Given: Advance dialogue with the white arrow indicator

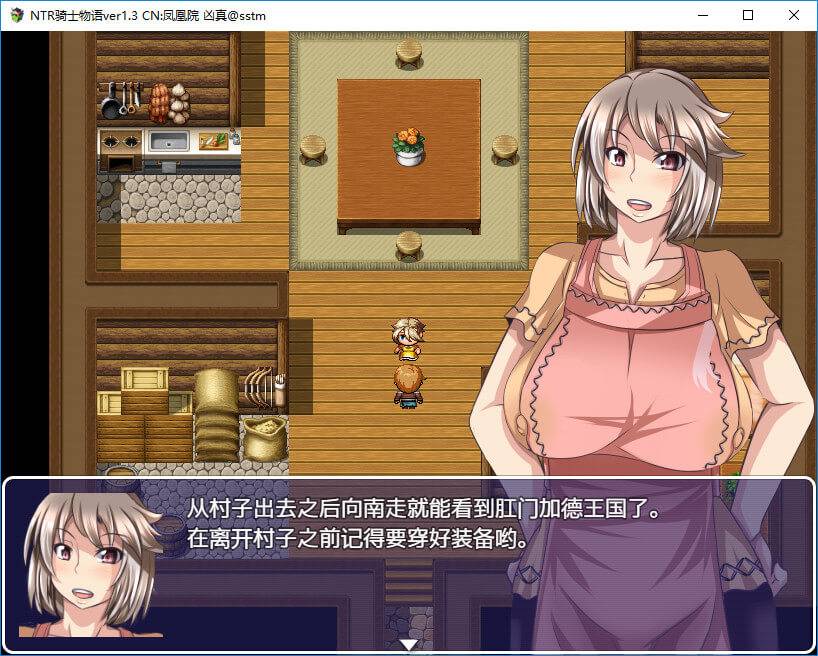Looking at the screenshot, I should pos(408,644).
